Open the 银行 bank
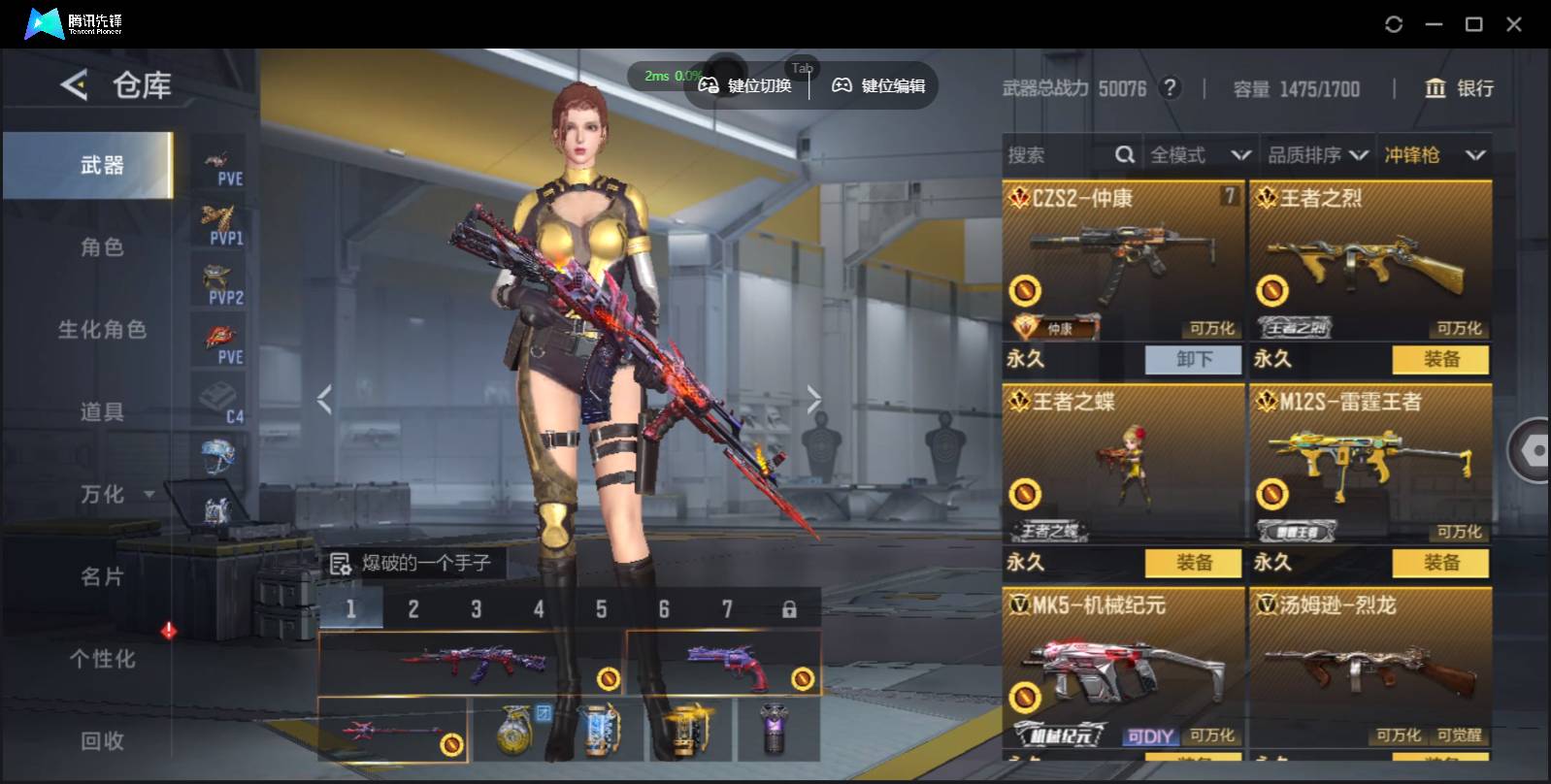Image resolution: width=1551 pixels, height=784 pixels. point(1459,88)
